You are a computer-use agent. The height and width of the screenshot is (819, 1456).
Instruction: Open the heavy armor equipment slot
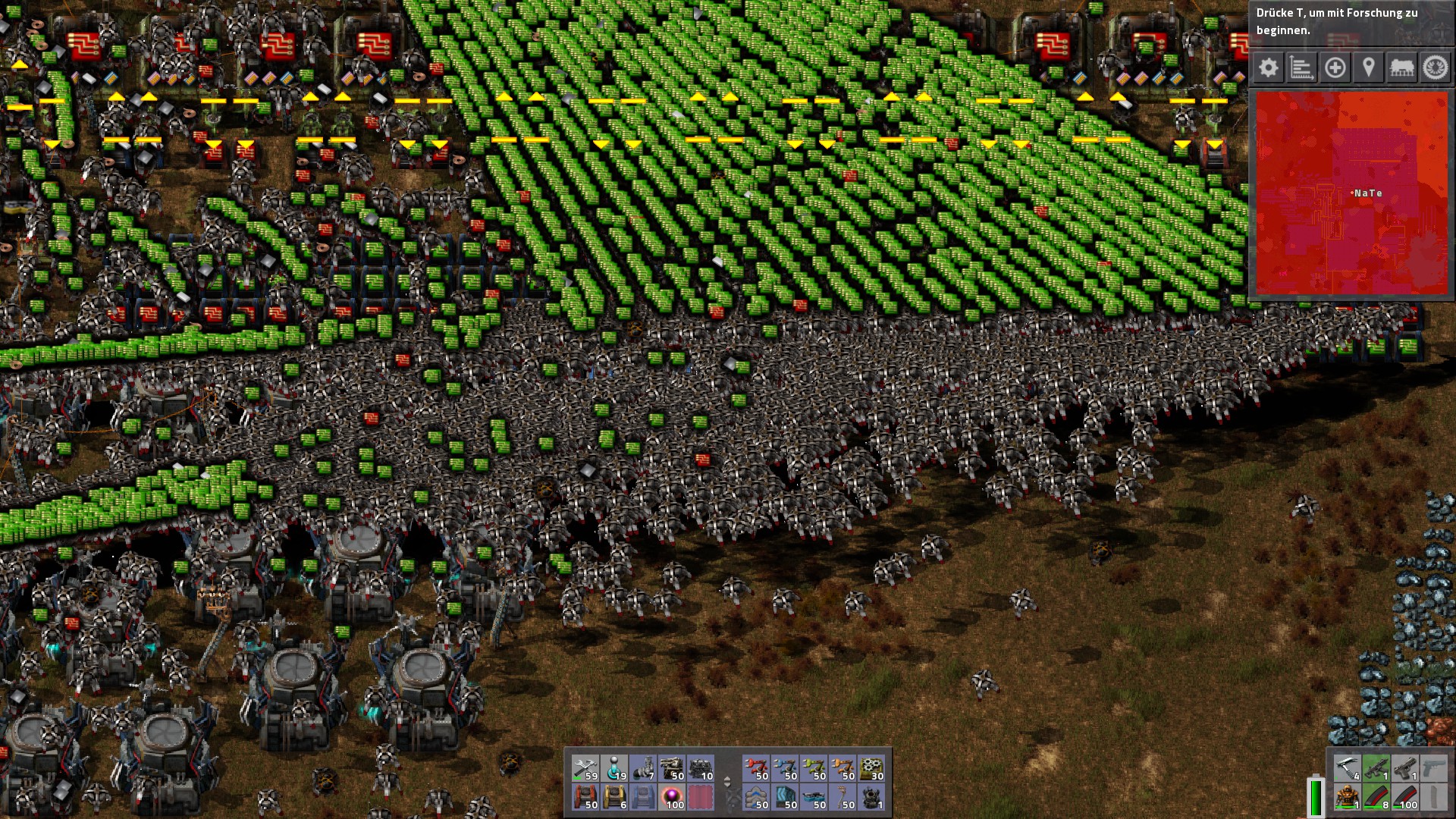coord(1347,796)
